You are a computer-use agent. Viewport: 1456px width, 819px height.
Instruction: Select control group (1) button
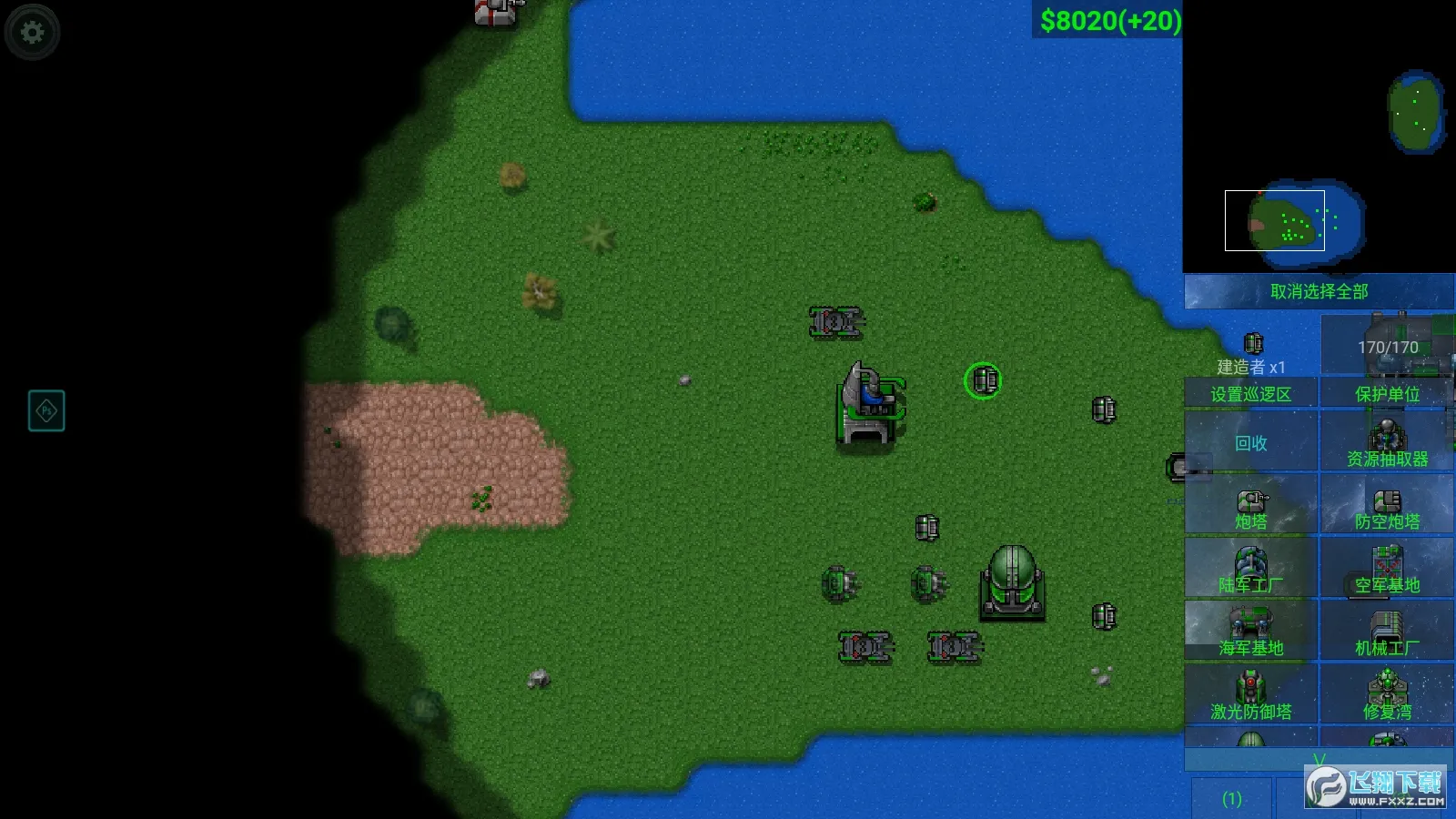[1231, 799]
